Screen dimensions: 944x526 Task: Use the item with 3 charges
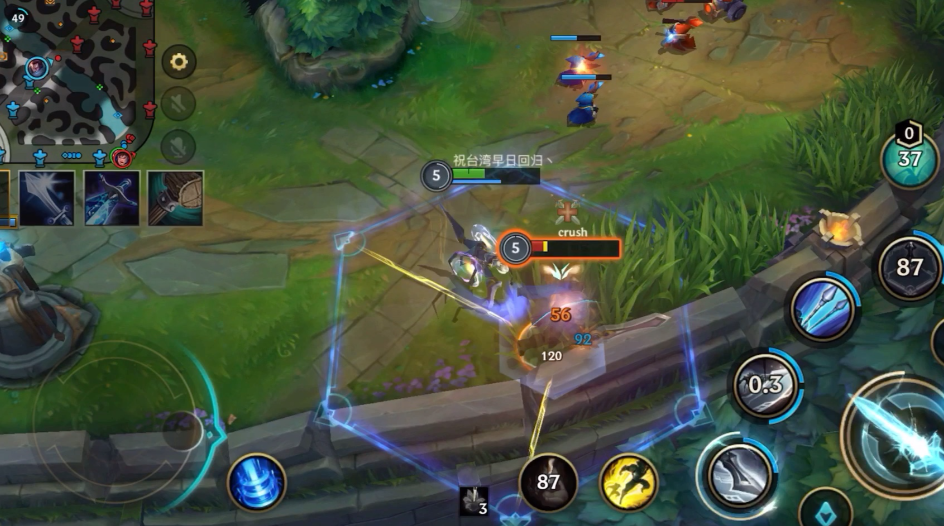click(x=474, y=501)
